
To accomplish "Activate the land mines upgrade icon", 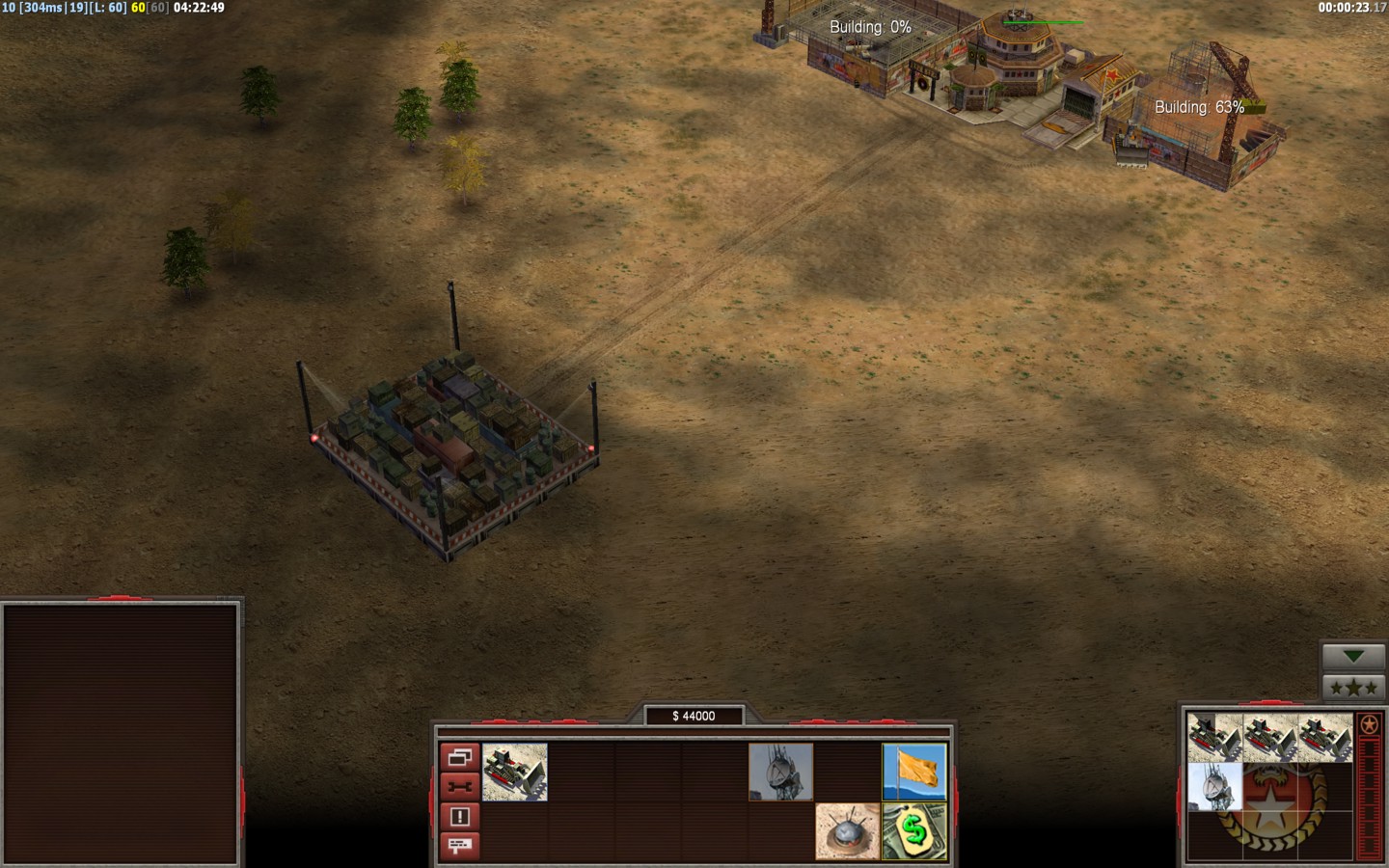I will (x=847, y=831).
